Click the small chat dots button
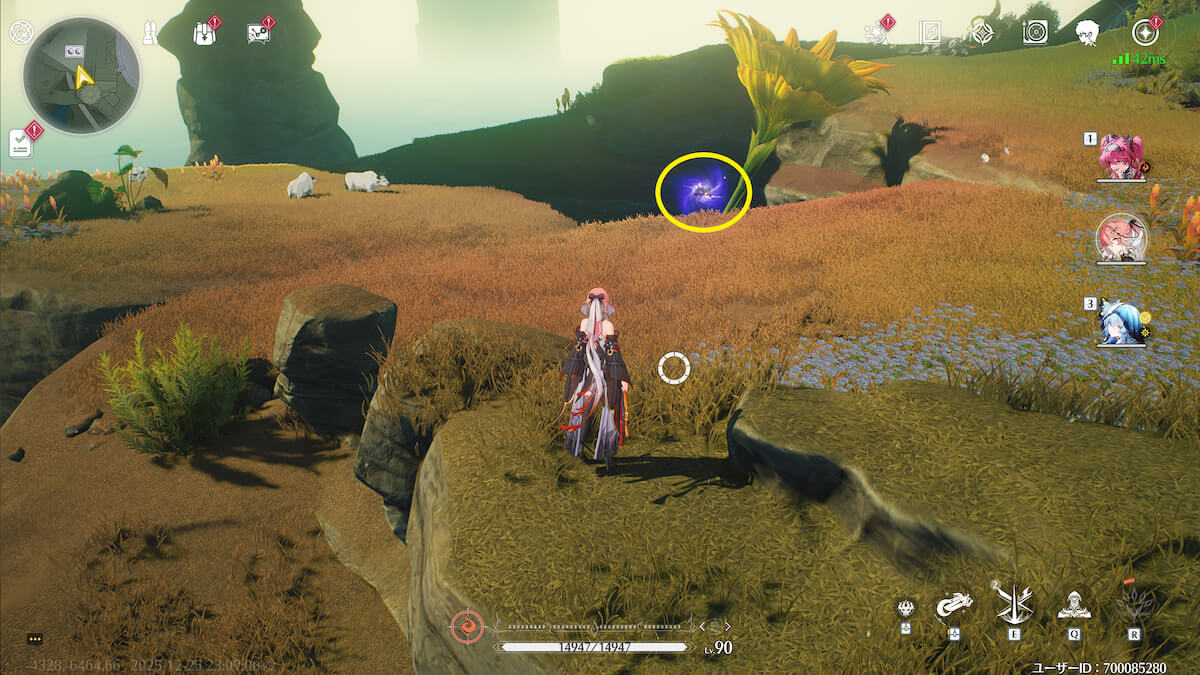 [35, 639]
